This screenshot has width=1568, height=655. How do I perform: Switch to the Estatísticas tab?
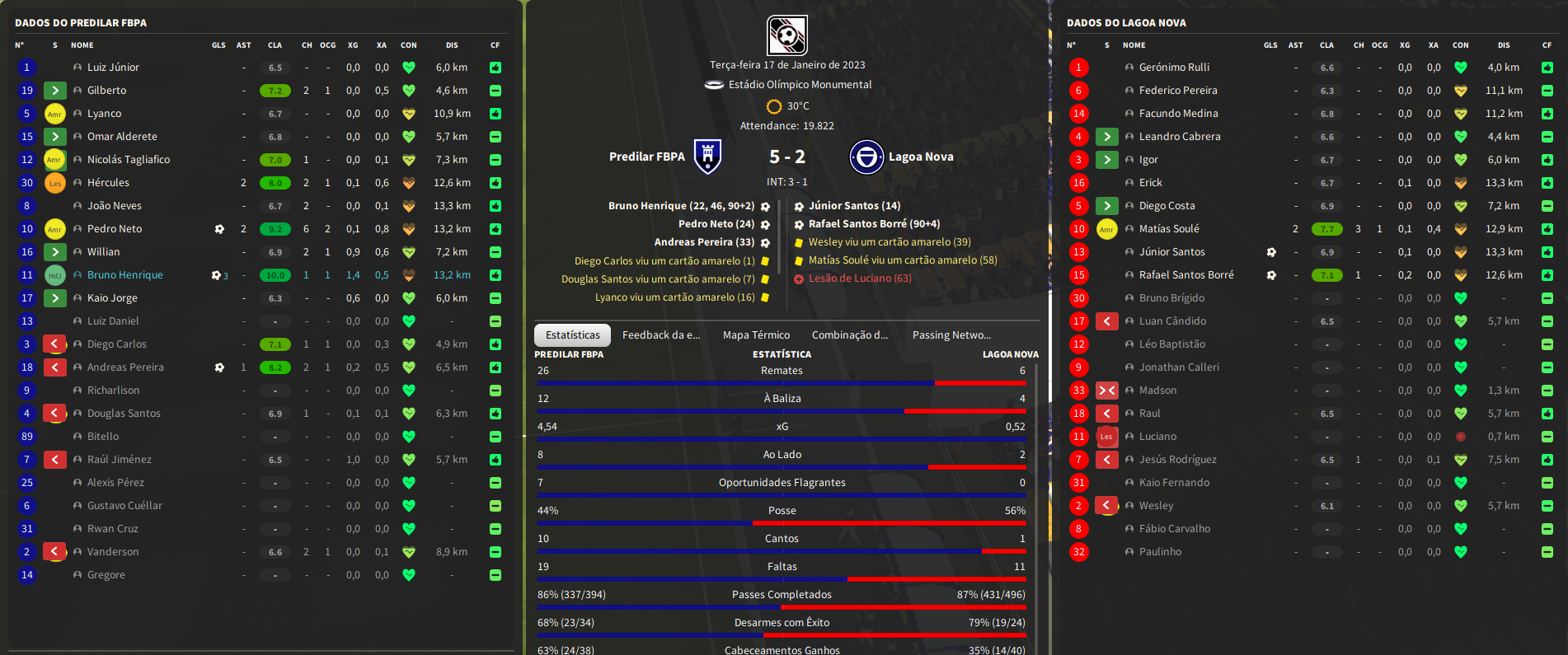tap(572, 335)
